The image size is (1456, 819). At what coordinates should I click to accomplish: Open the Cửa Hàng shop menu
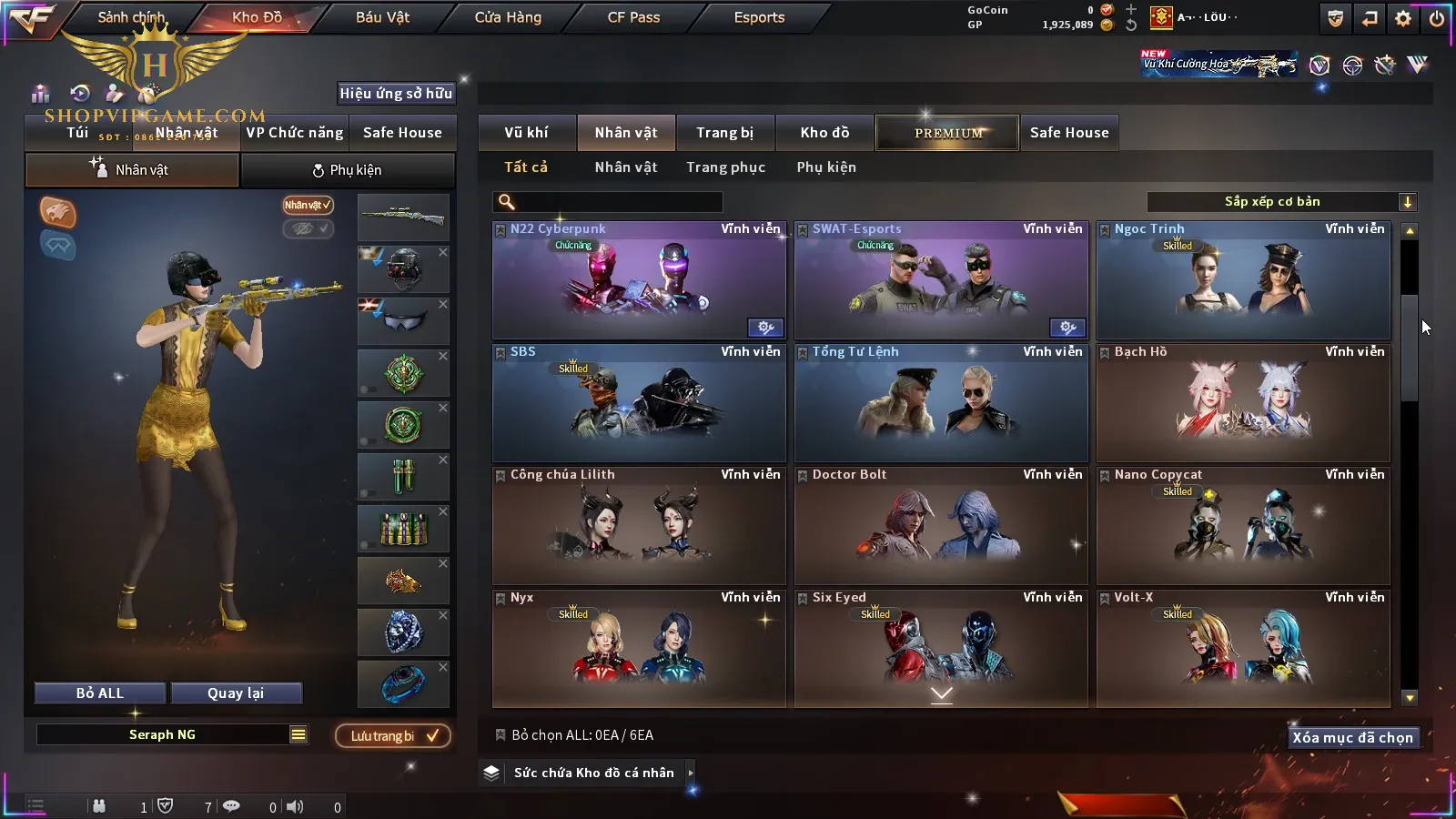tap(508, 17)
